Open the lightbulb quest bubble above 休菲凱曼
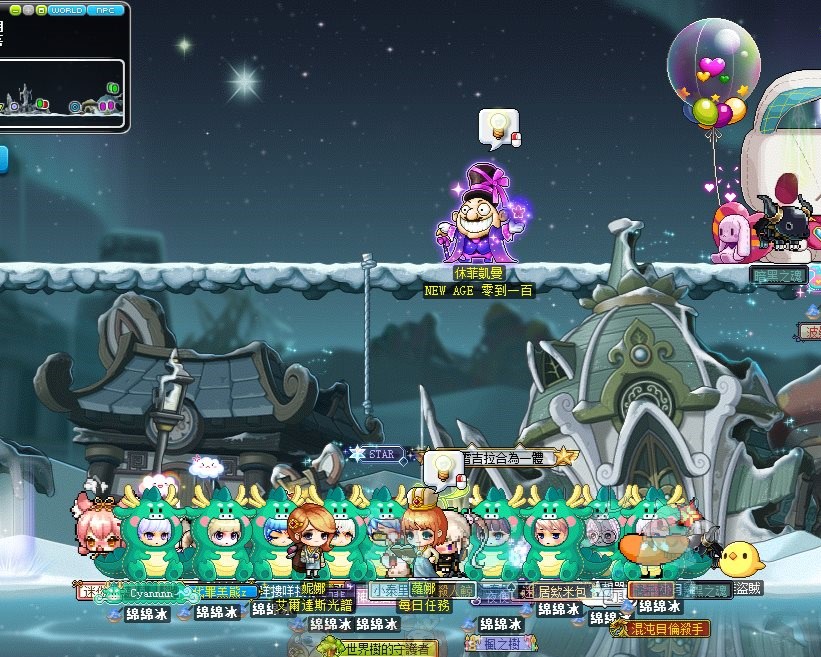The width and height of the screenshot is (821, 657). (x=498, y=128)
